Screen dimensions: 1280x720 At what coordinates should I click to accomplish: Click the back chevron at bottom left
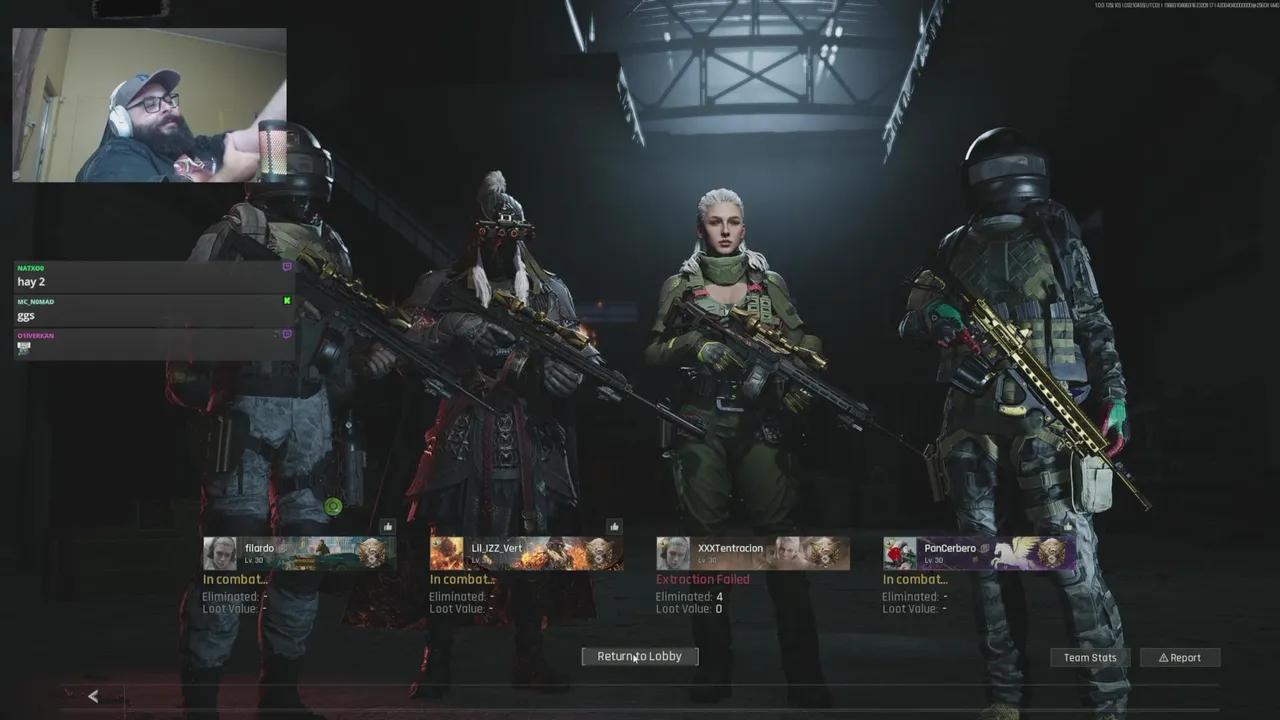[92, 696]
